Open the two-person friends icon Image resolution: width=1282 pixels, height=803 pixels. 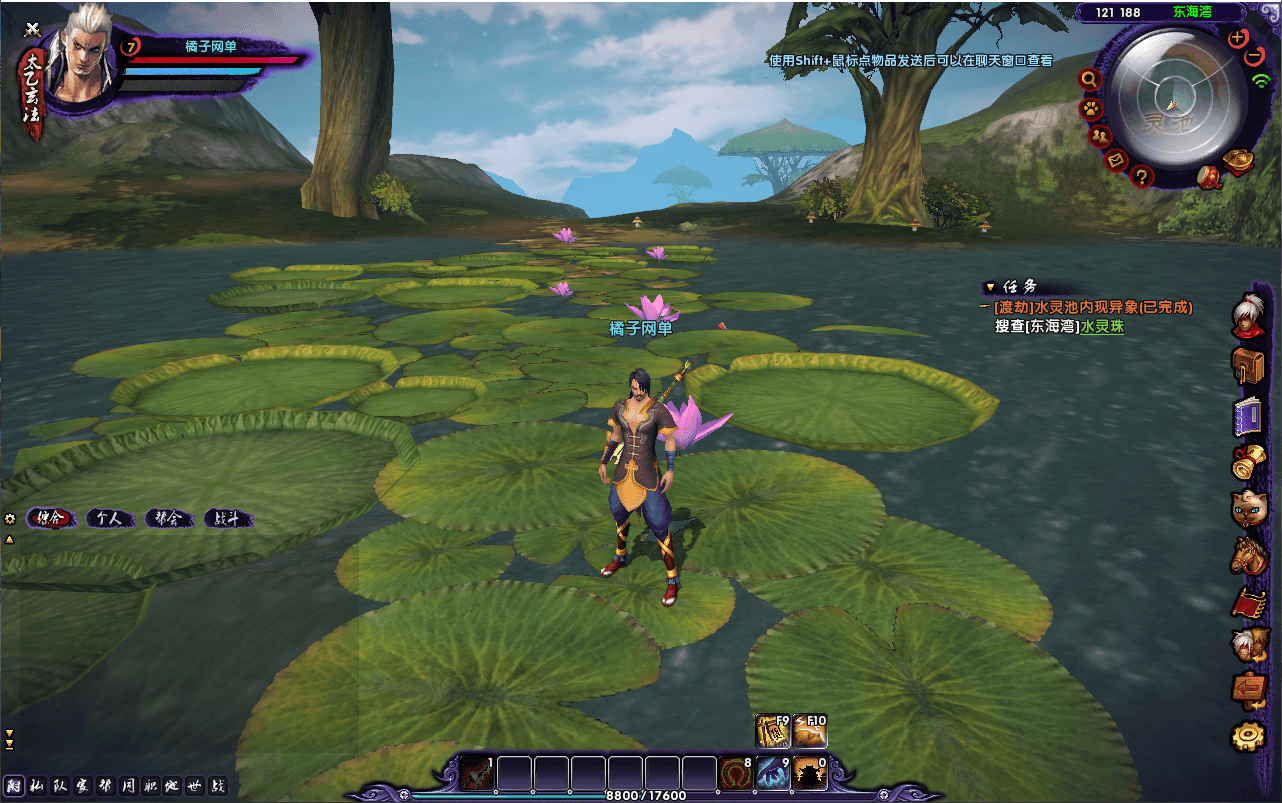pyautogui.click(x=1100, y=135)
